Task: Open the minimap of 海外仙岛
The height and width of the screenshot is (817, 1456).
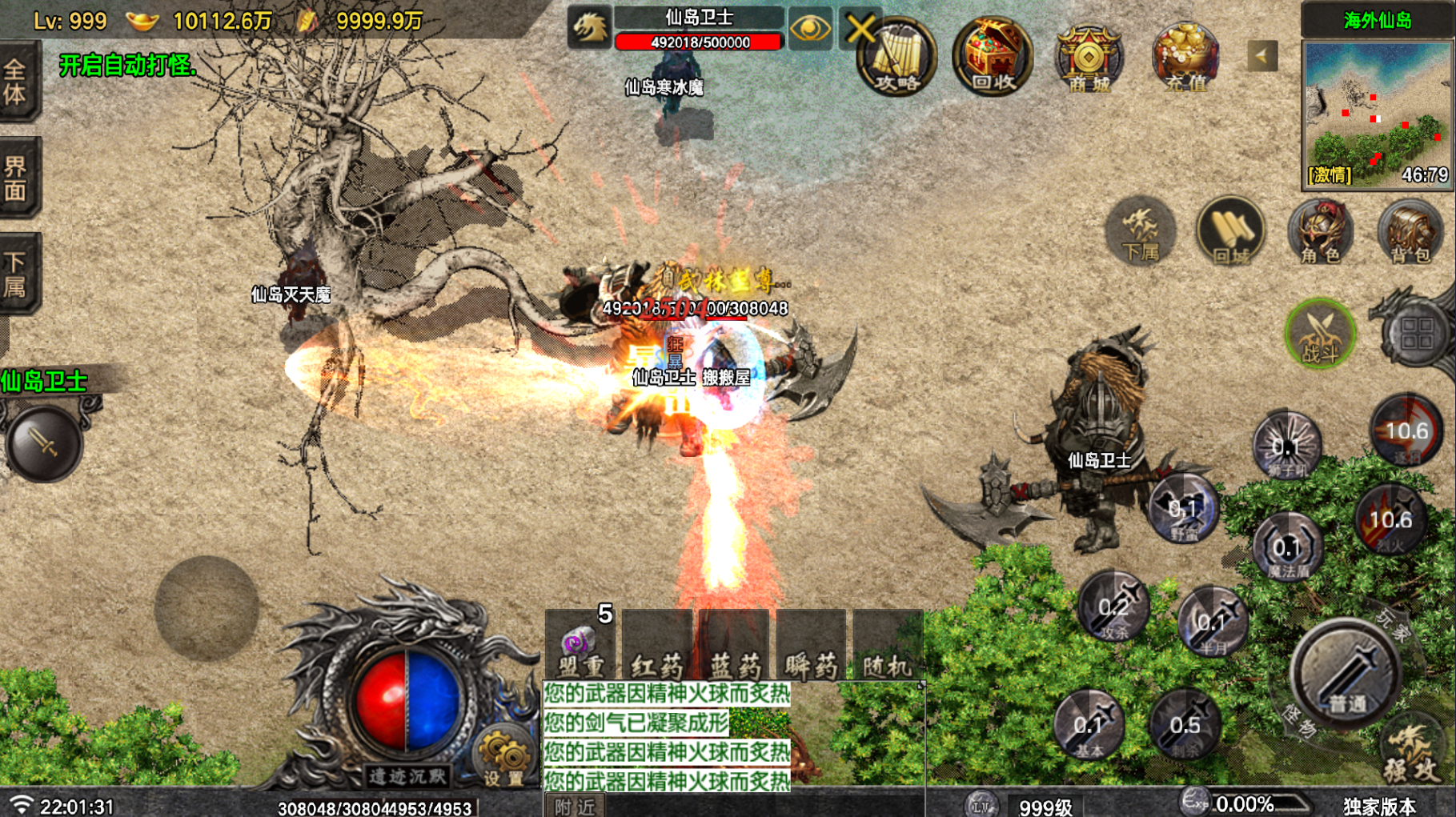Action: [x=1377, y=114]
